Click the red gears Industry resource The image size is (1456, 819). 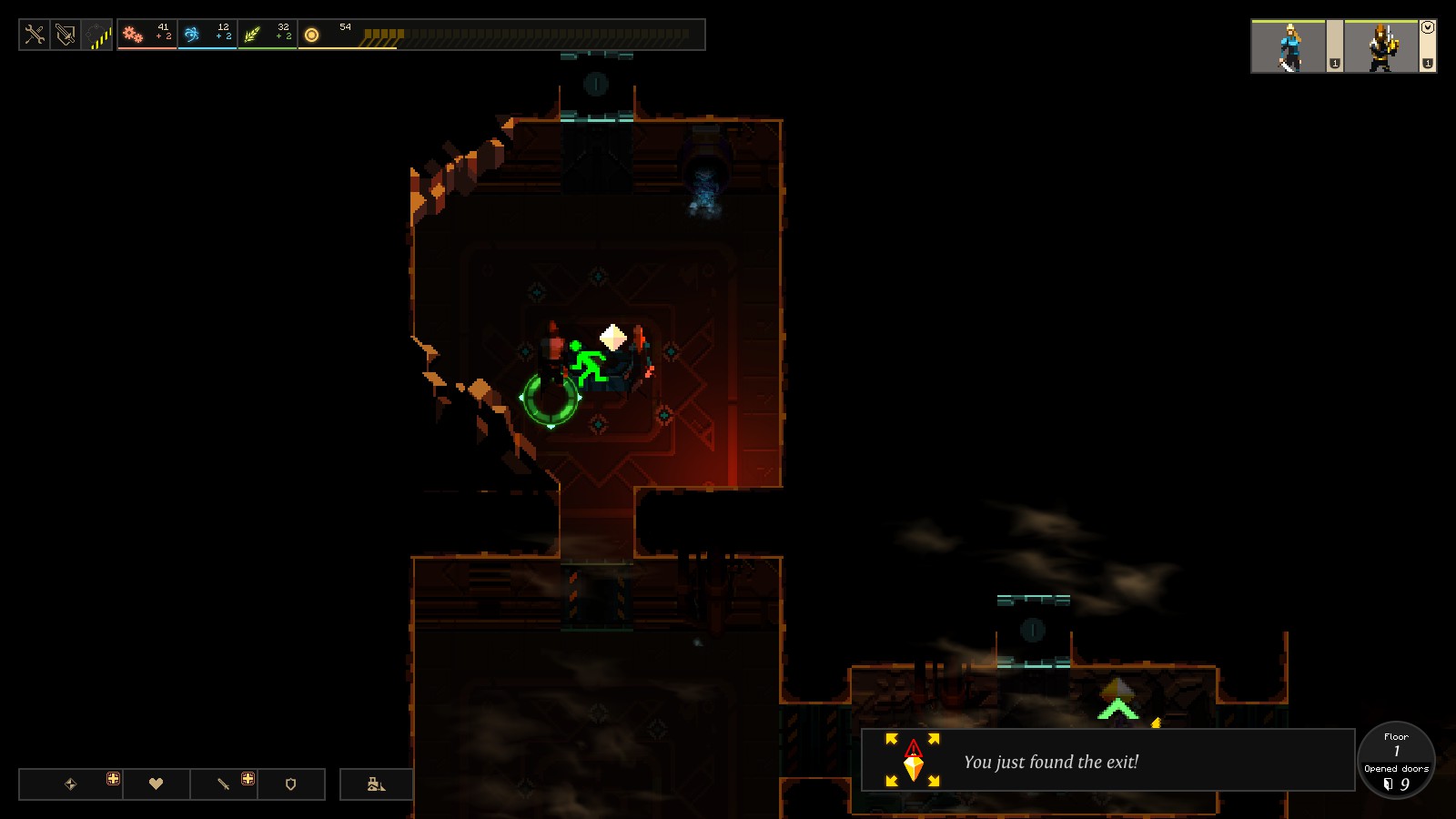[134, 35]
